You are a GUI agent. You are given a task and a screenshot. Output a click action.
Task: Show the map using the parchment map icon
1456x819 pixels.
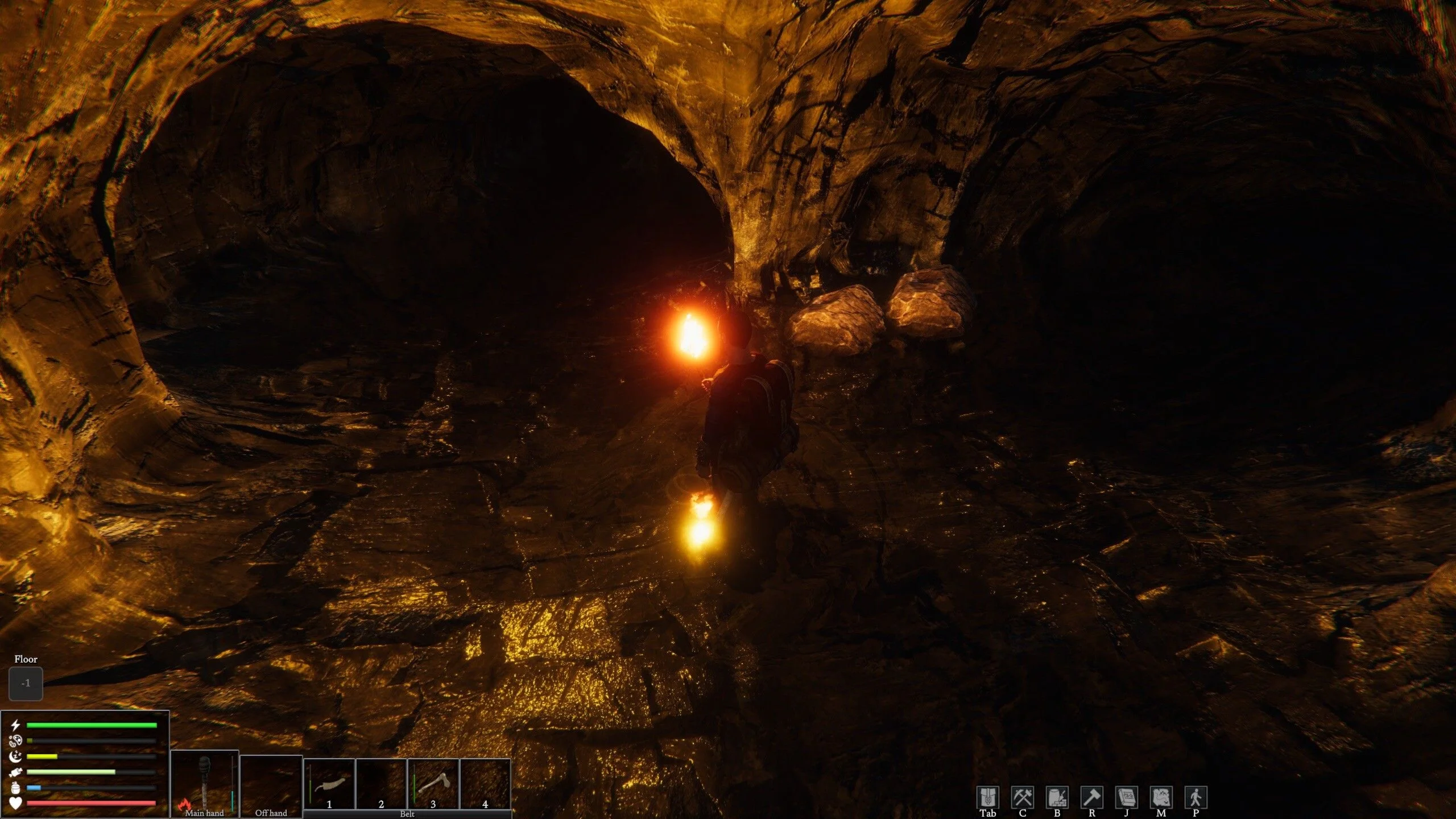(x=1161, y=797)
